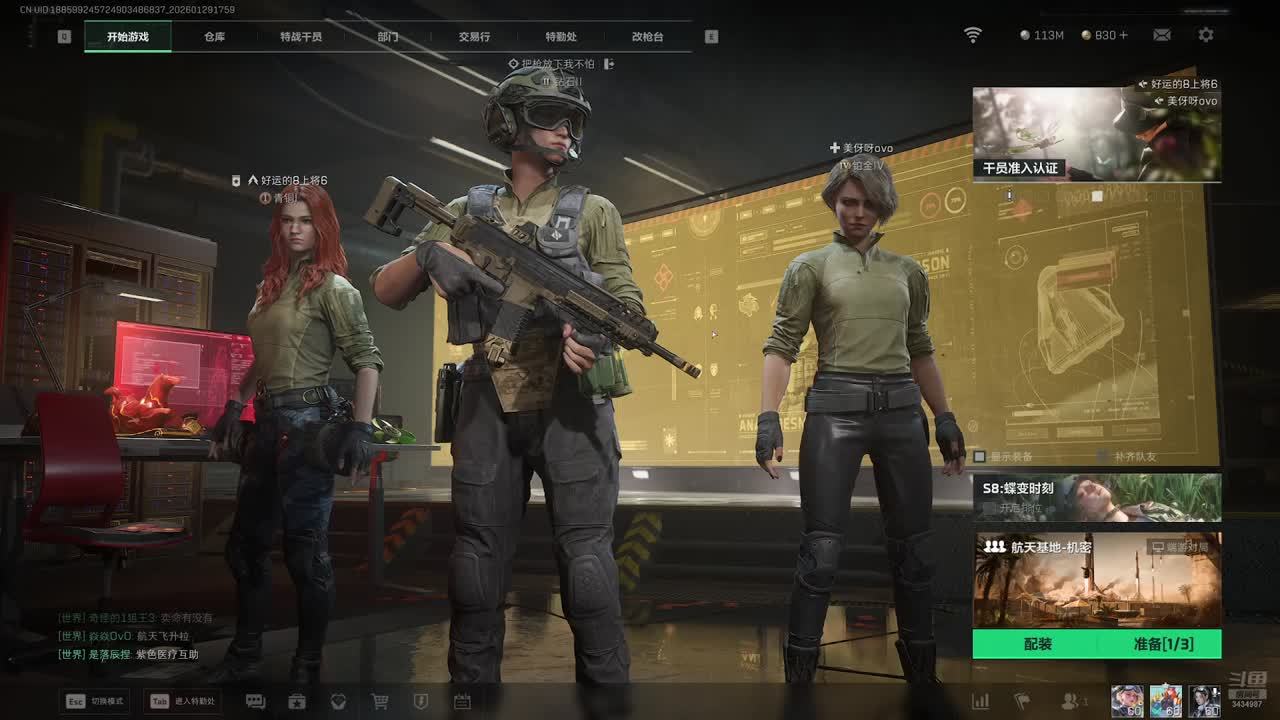Open the 特勤处 tab
Image resolution: width=1280 pixels, height=720 pixels.
click(x=561, y=37)
